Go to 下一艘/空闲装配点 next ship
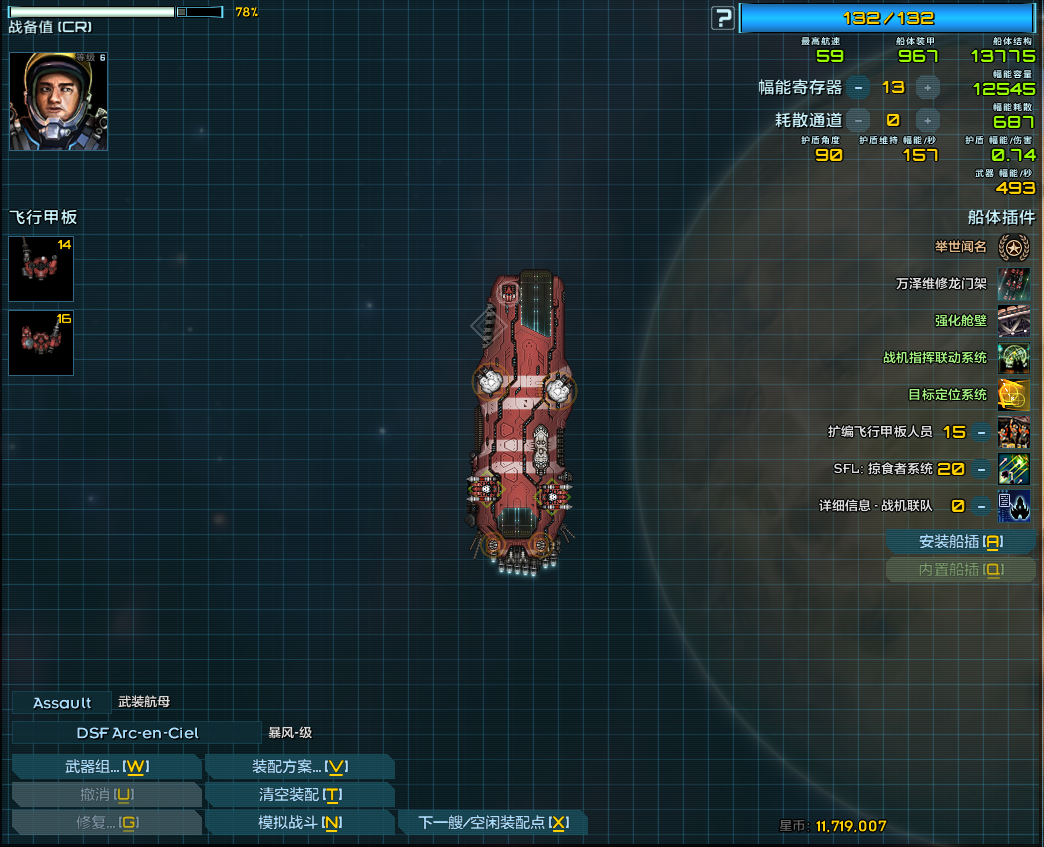This screenshot has width=1044, height=847. click(x=493, y=823)
